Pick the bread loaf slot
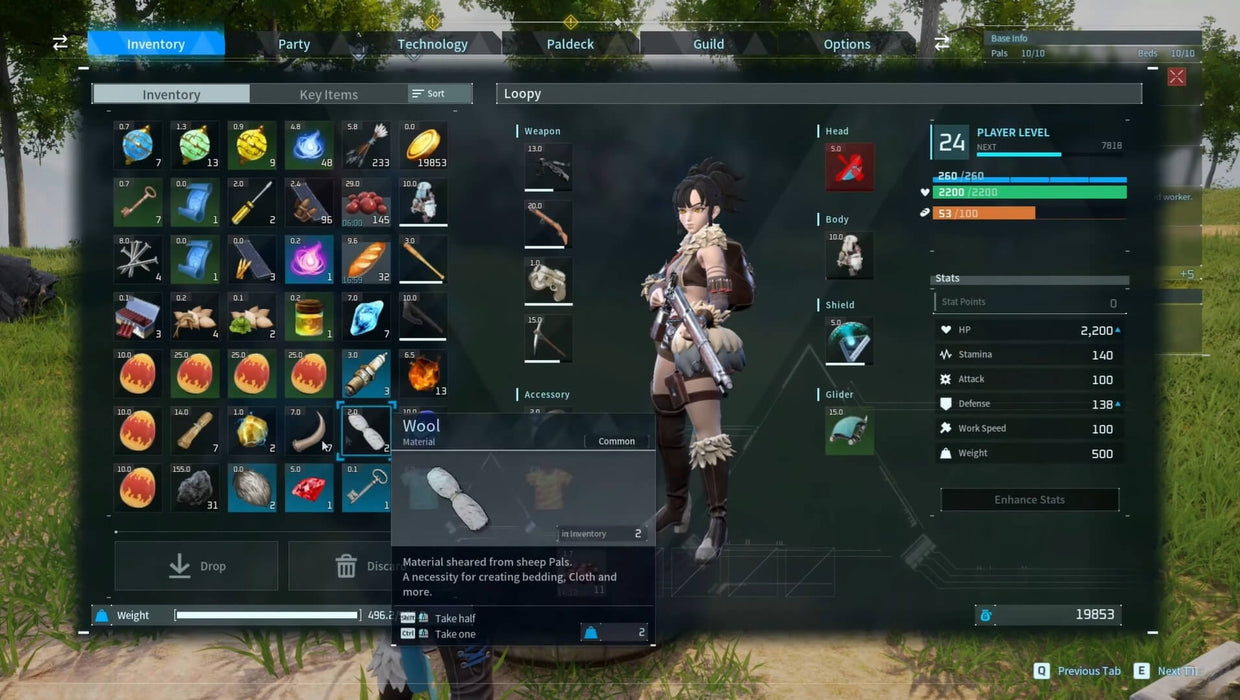The image size is (1240, 700). tap(366, 260)
